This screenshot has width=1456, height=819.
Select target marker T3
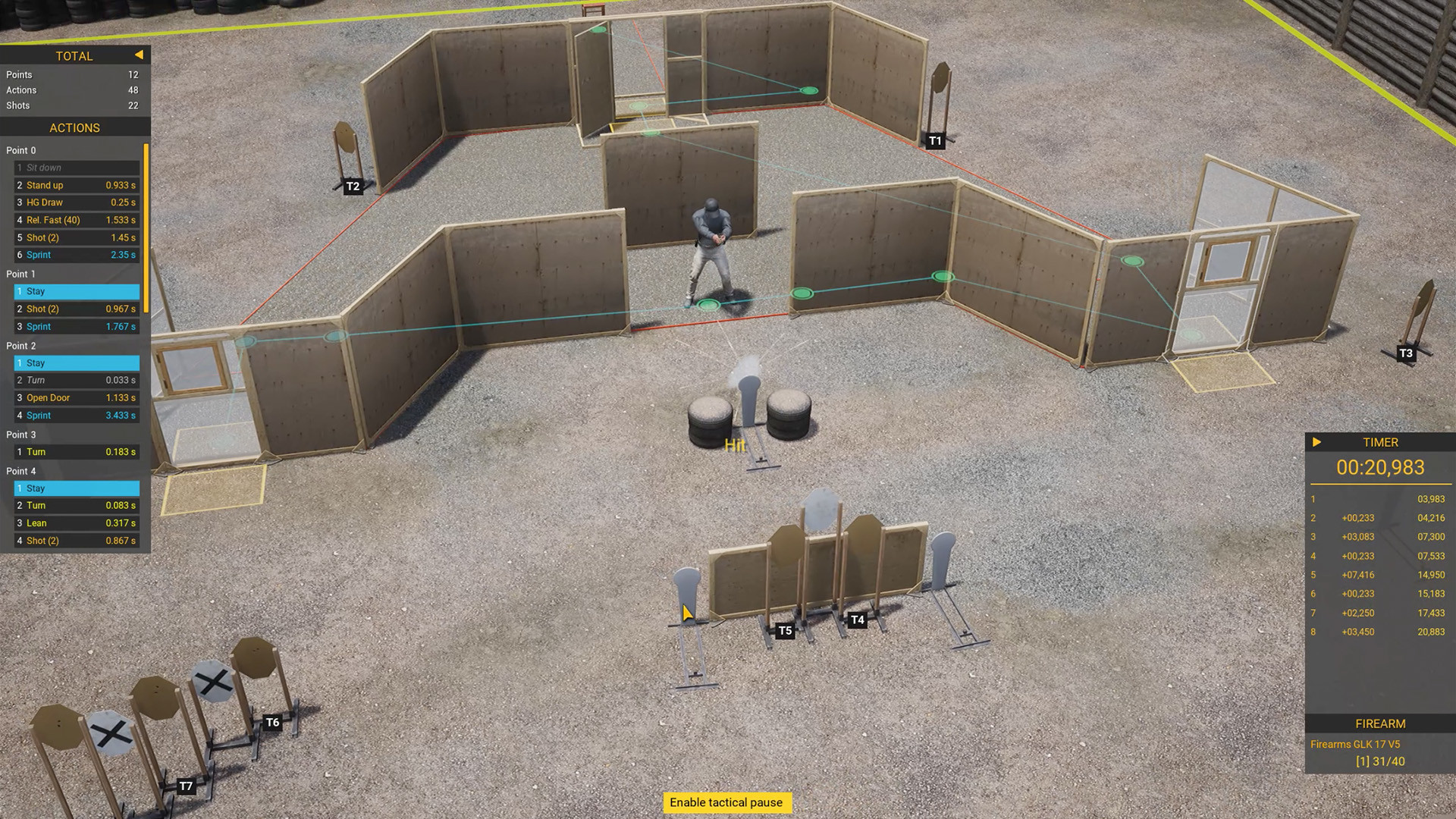tap(1406, 353)
